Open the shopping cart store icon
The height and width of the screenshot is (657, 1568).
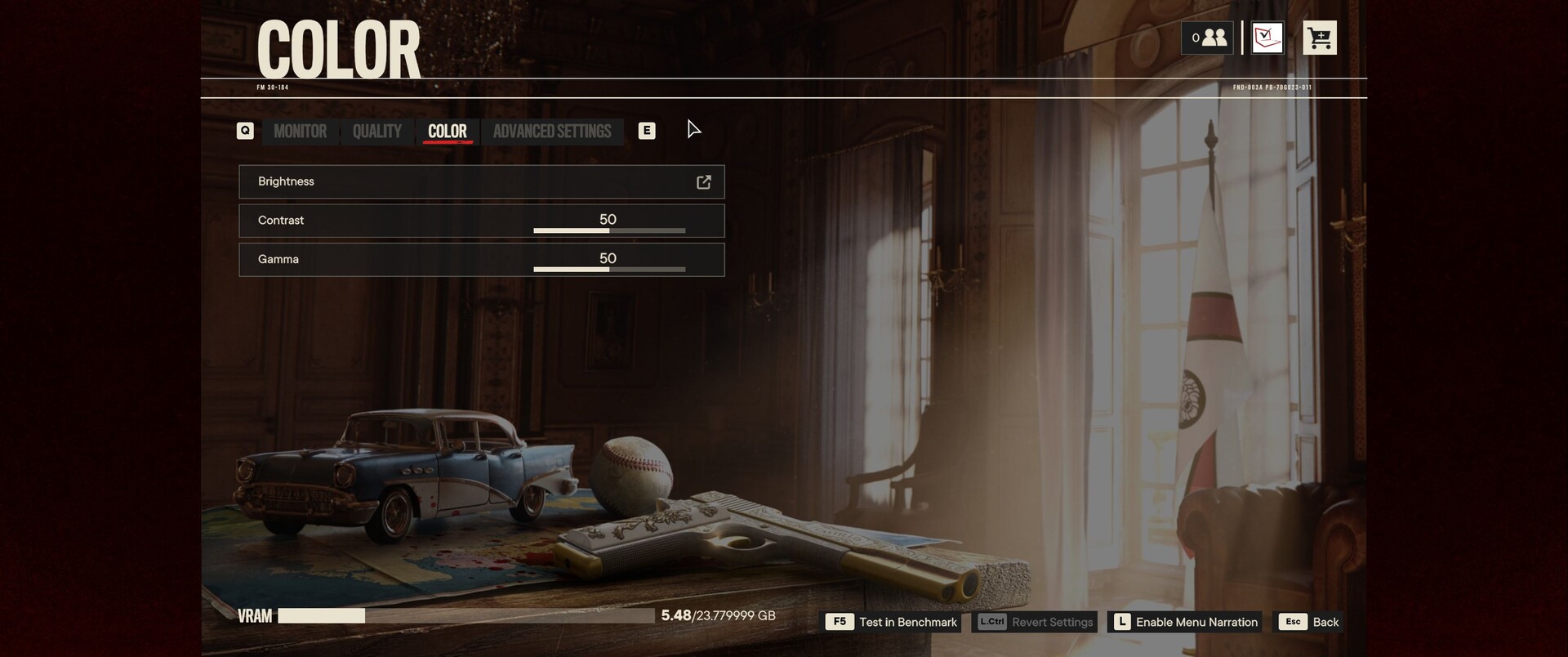(1320, 38)
